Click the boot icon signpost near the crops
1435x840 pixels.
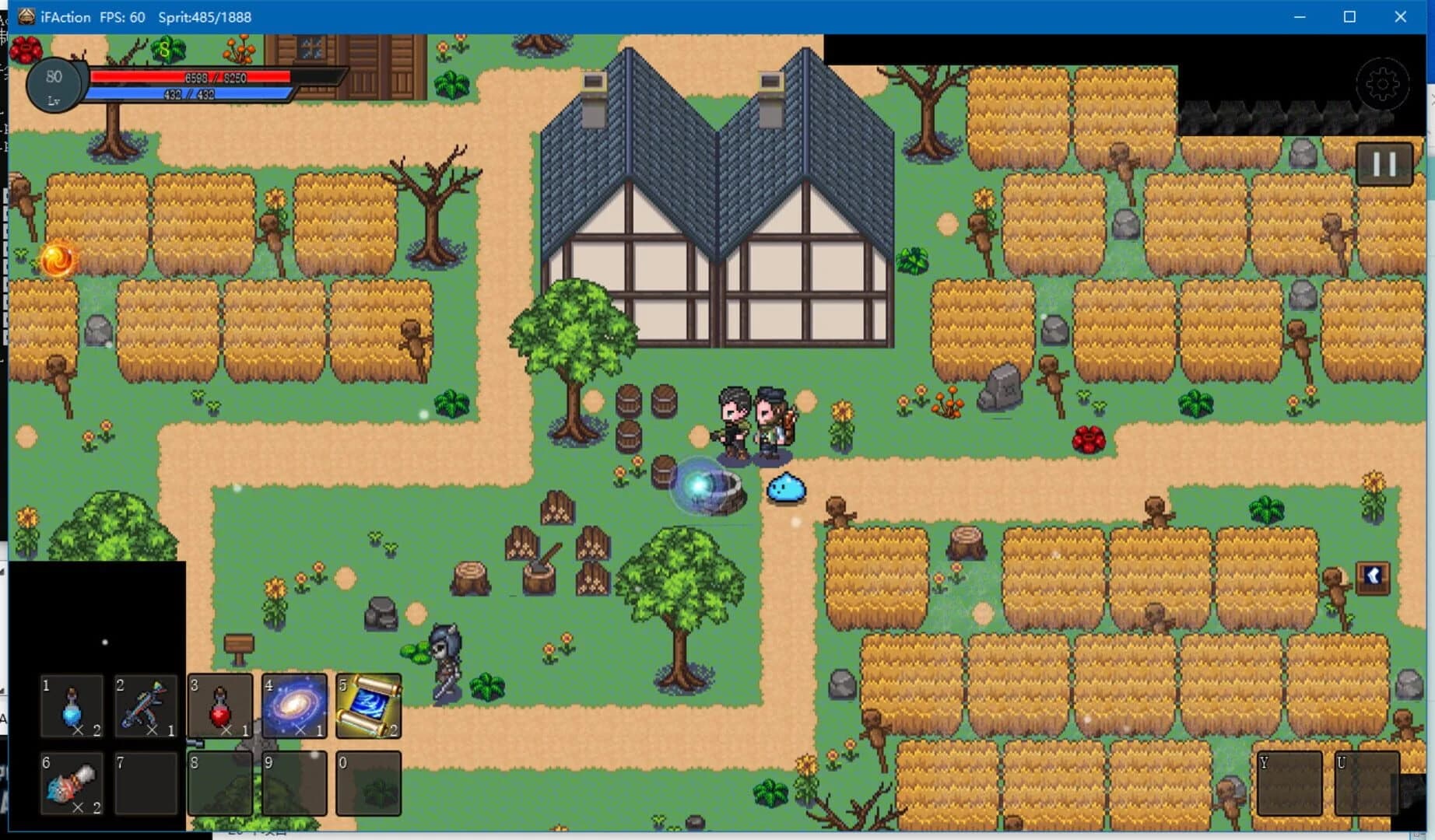1374,576
